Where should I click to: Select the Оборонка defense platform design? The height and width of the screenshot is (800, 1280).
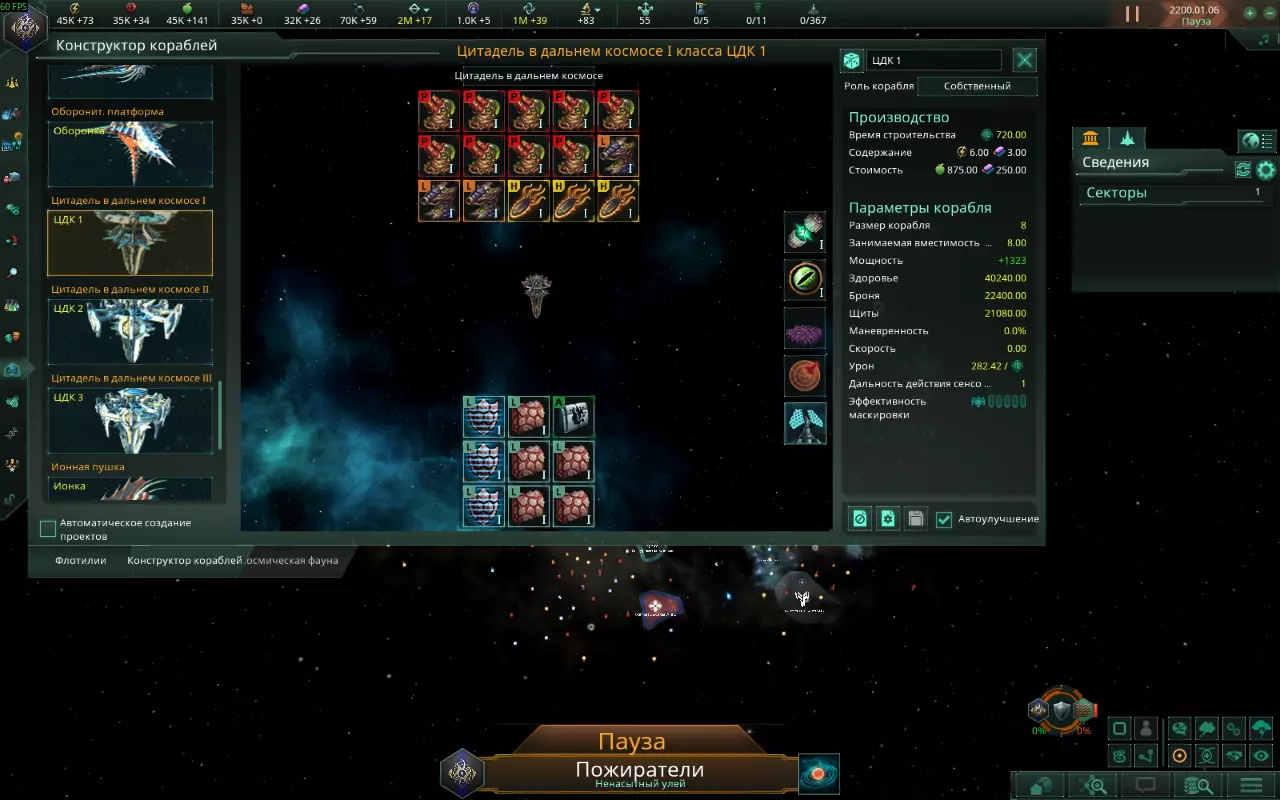click(130, 154)
